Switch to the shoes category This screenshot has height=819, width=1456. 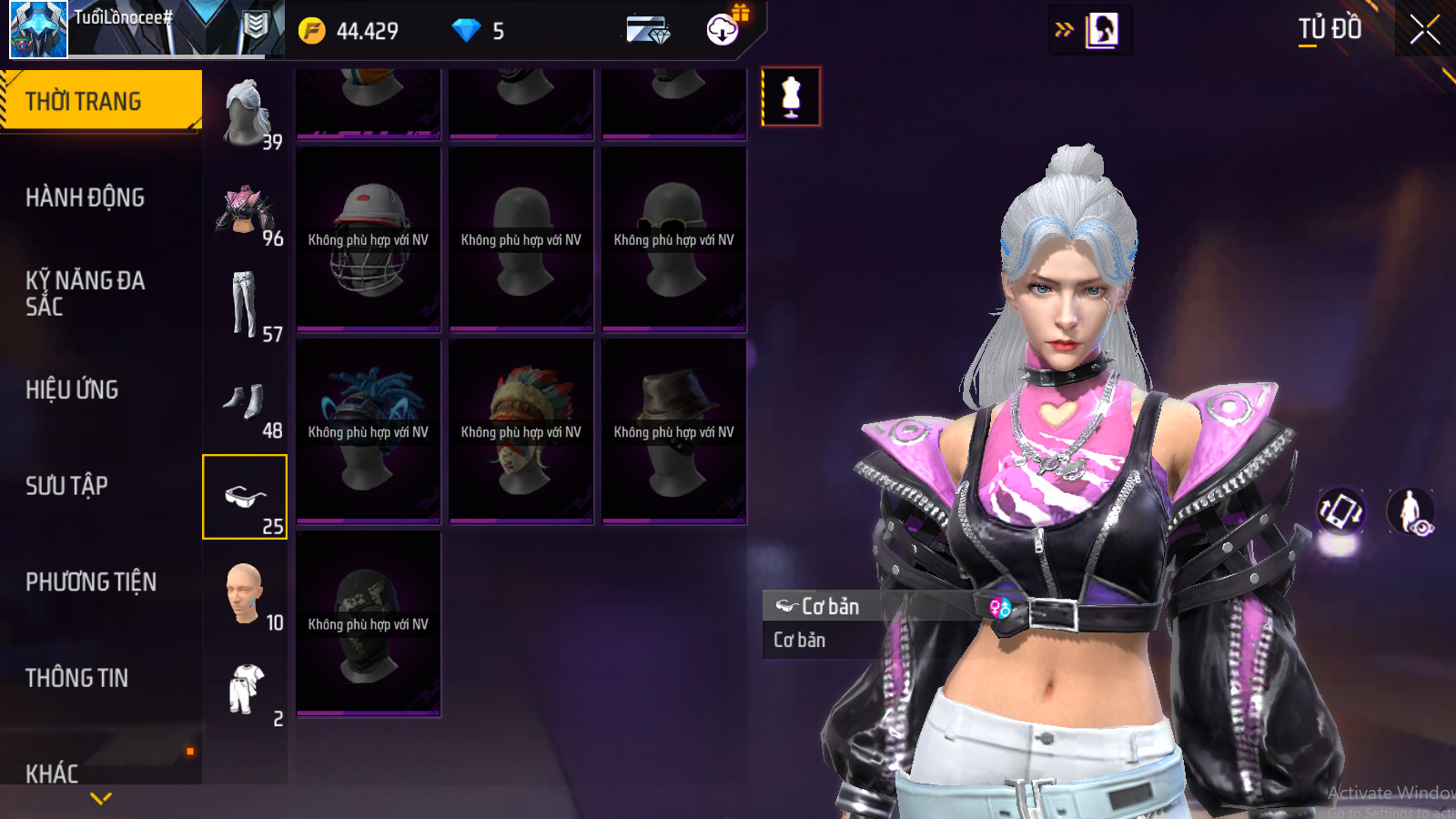tap(245, 401)
